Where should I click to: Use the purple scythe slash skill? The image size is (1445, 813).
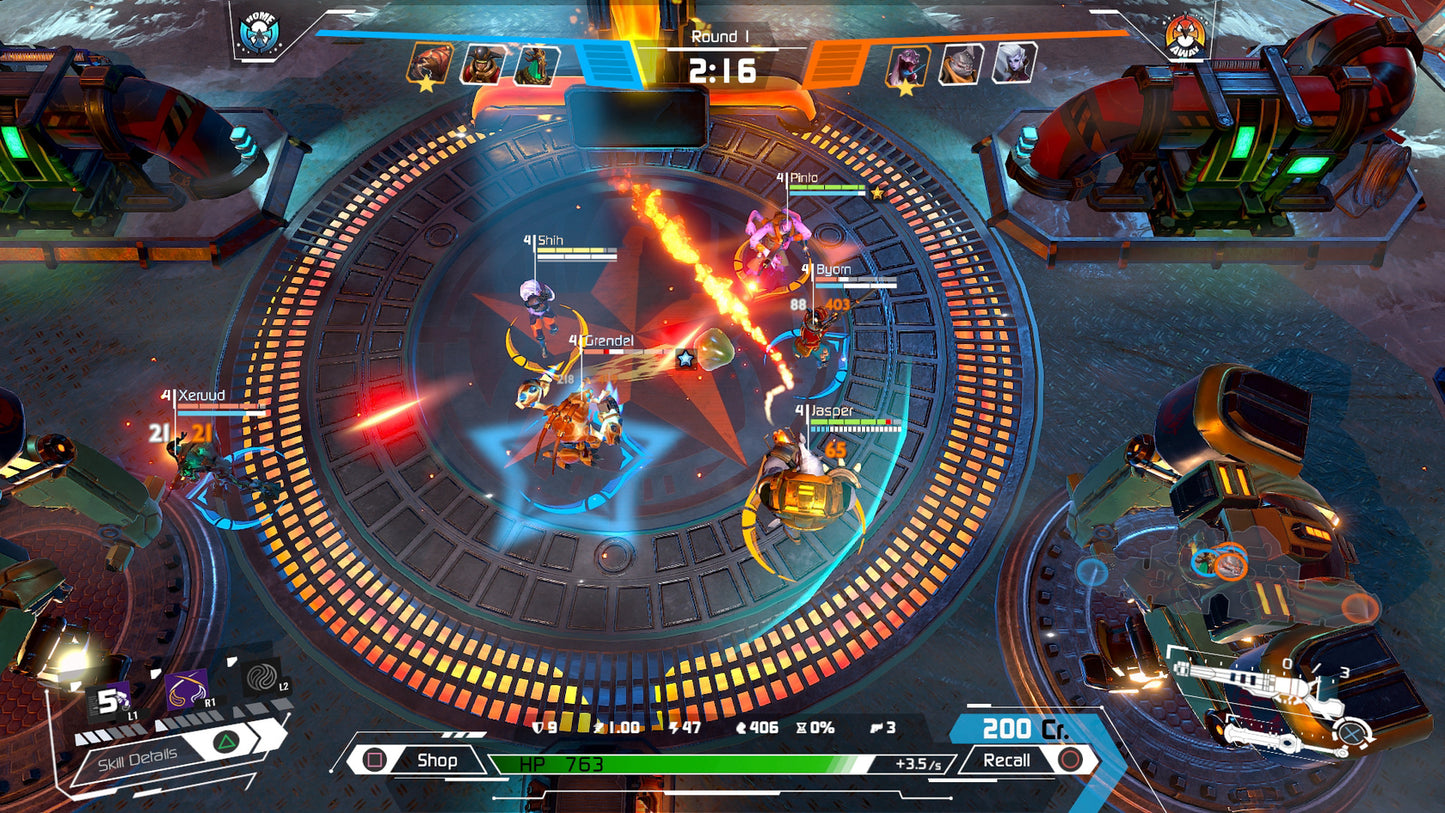186,689
